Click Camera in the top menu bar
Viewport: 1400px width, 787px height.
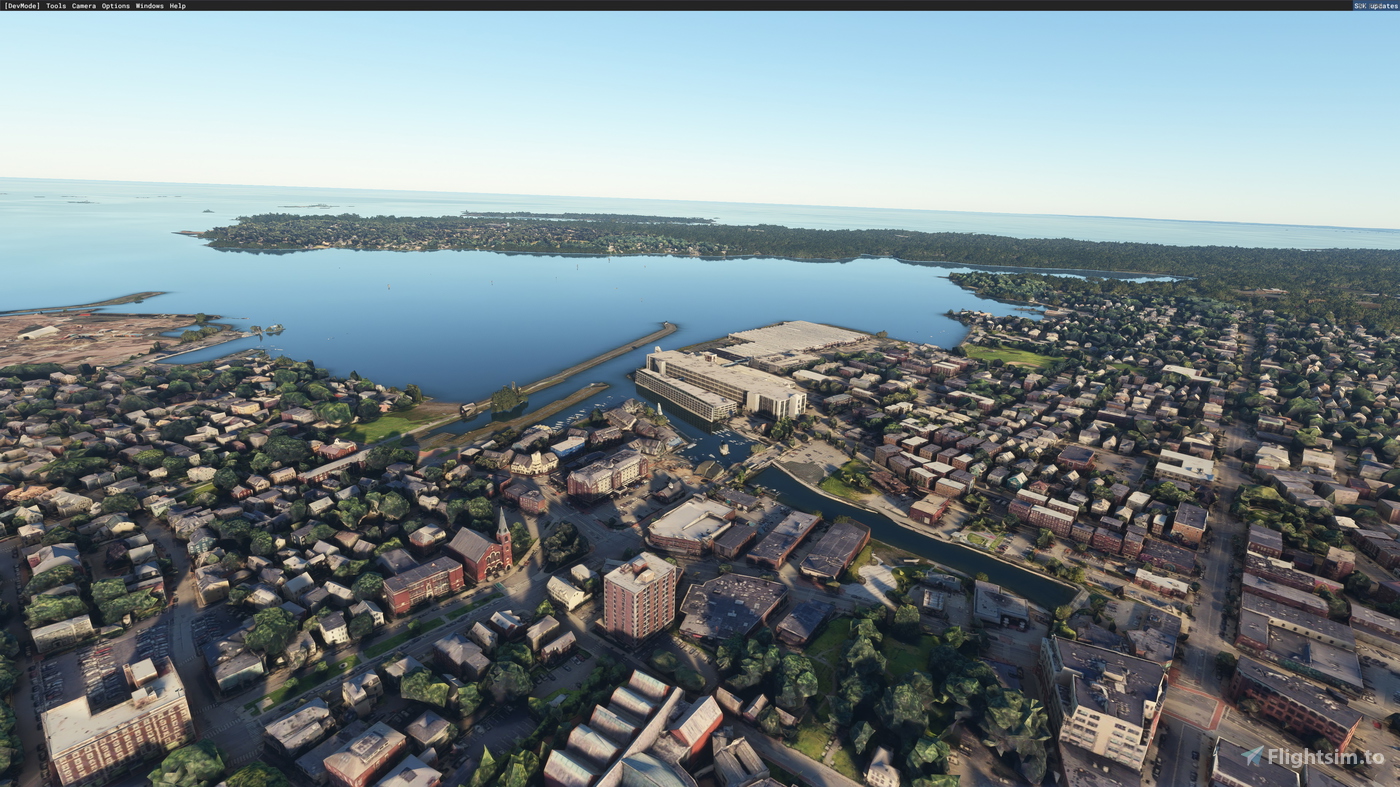pyautogui.click(x=82, y=5)
